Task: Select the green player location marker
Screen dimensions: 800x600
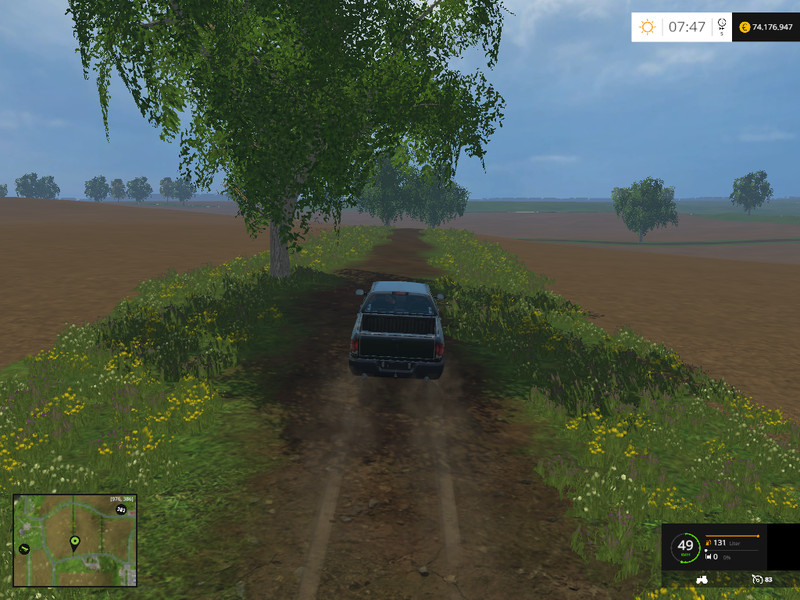Action: tap(74, 542)
